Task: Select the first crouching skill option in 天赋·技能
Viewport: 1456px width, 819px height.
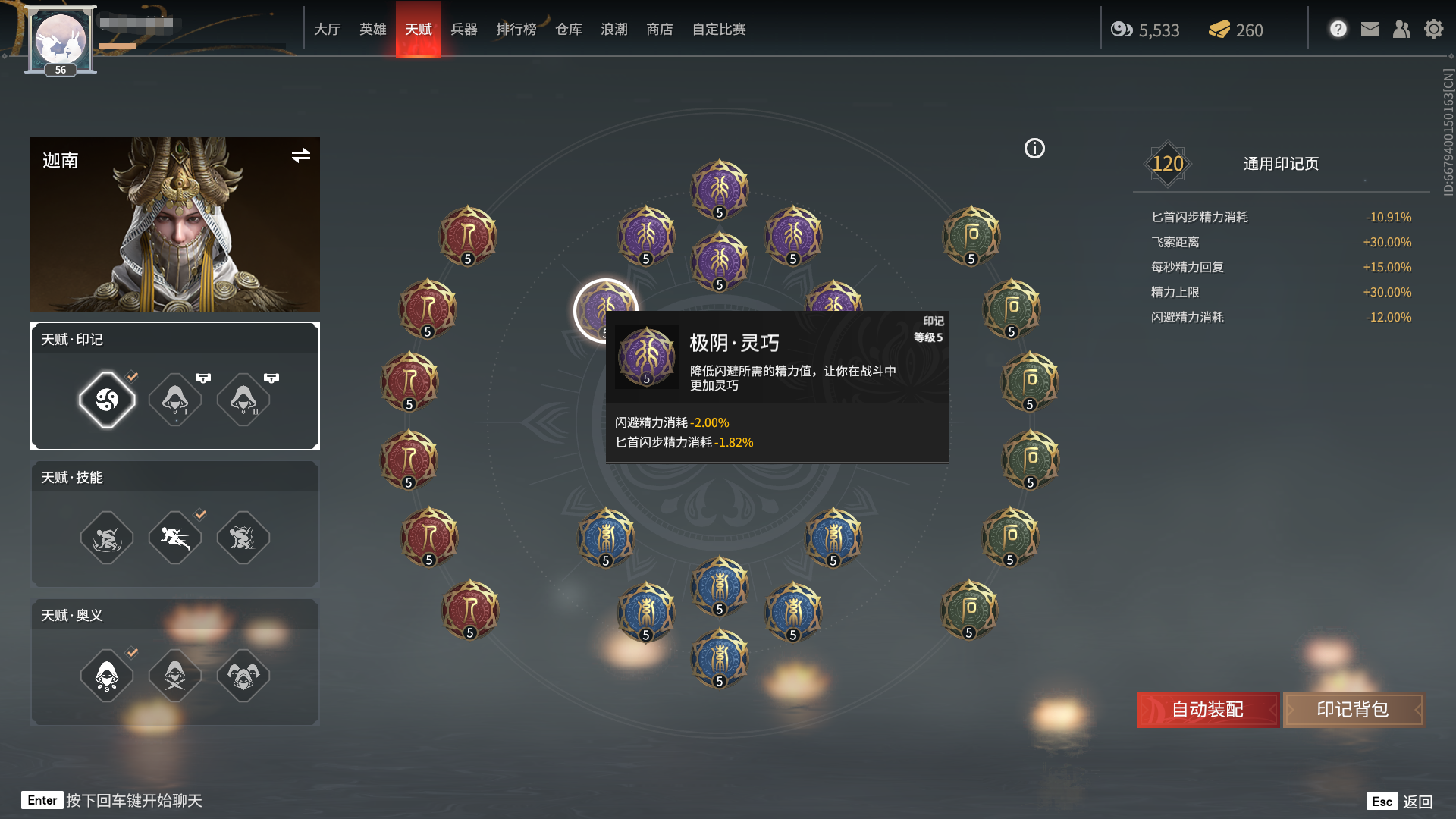Action: tap(107, 537)
